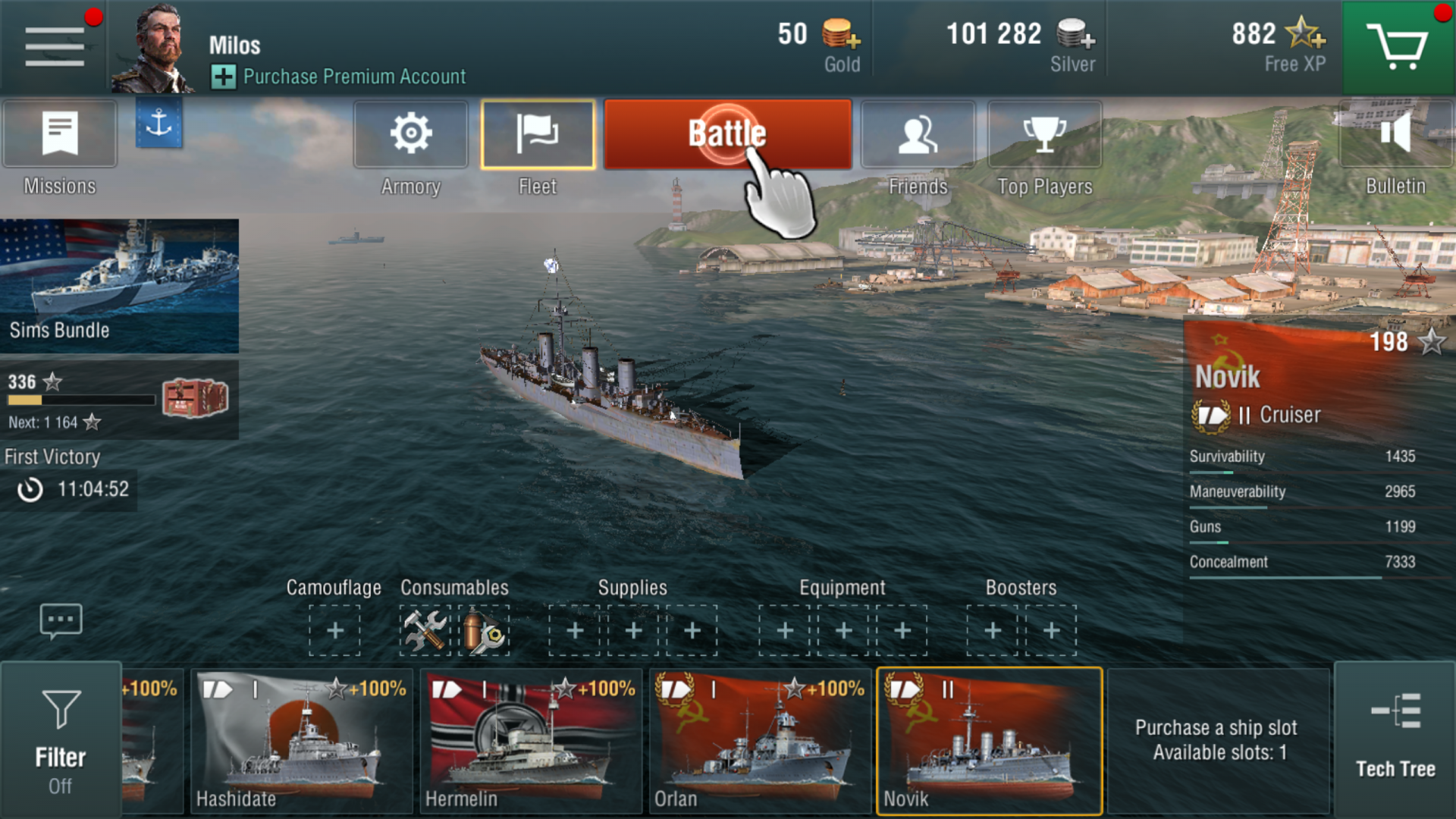This screenshot has width=1456, height=819.
Task: Open the shop cart store
Action: coord(1397,47)
